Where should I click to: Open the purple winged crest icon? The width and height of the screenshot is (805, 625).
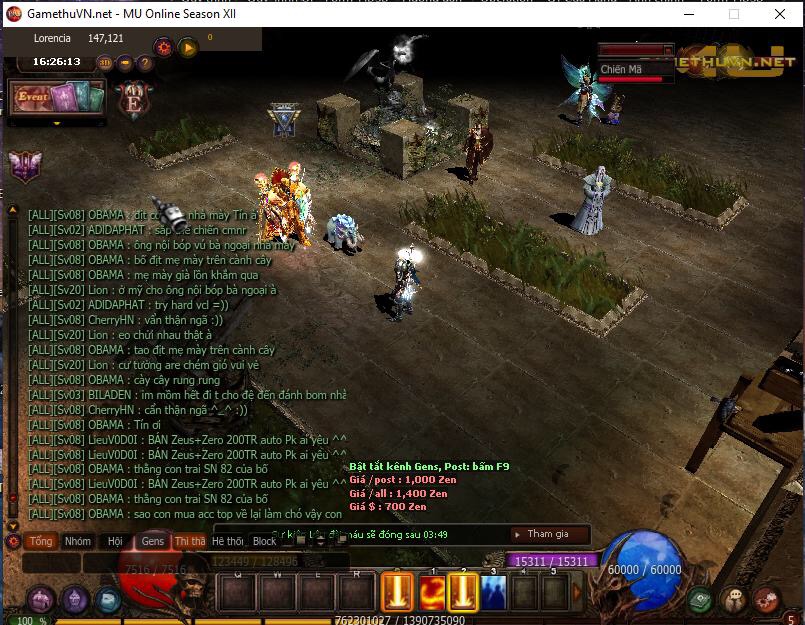click(x=24, y=166)
